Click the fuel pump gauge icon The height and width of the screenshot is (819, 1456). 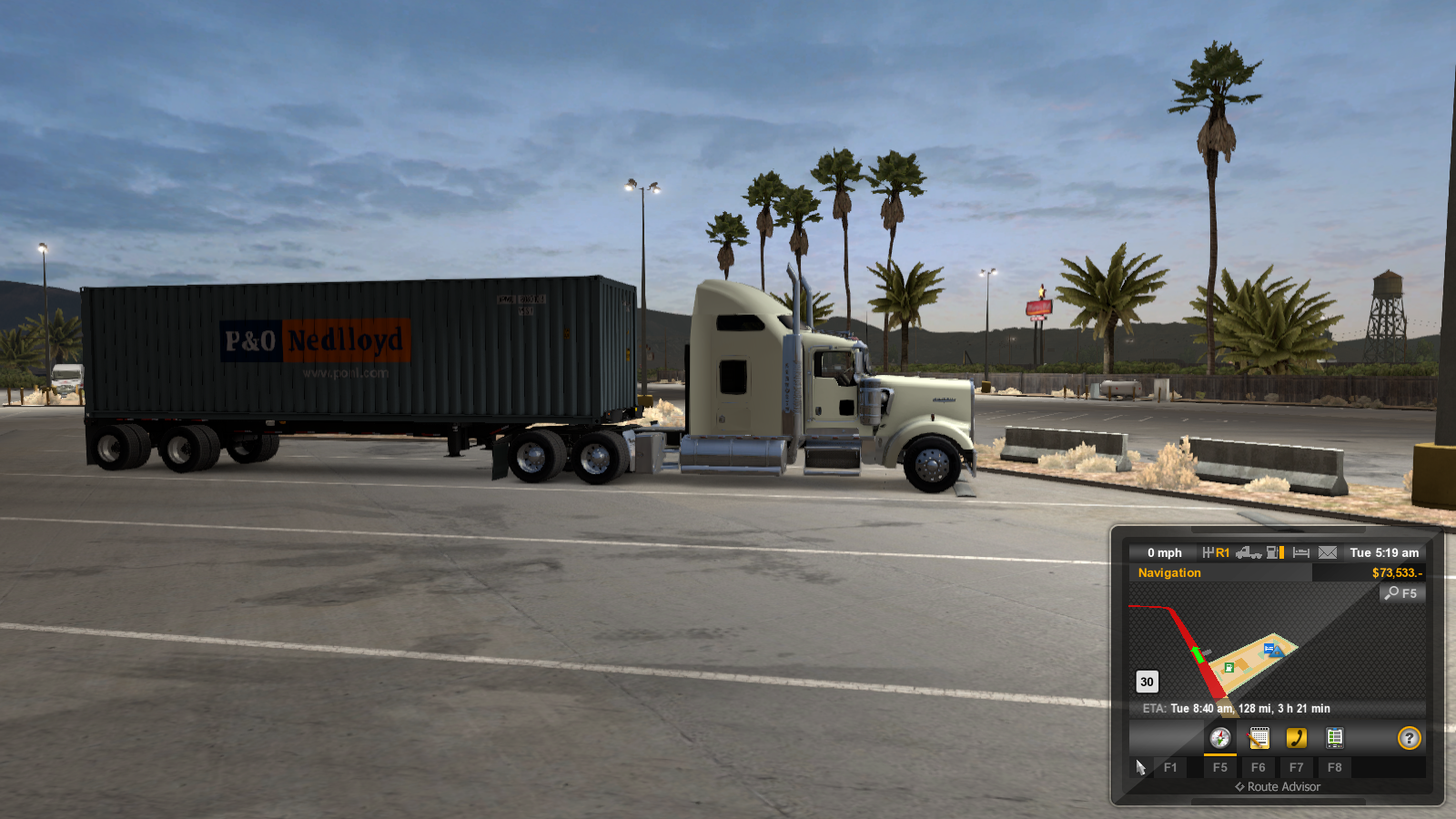click(1275, 552)
